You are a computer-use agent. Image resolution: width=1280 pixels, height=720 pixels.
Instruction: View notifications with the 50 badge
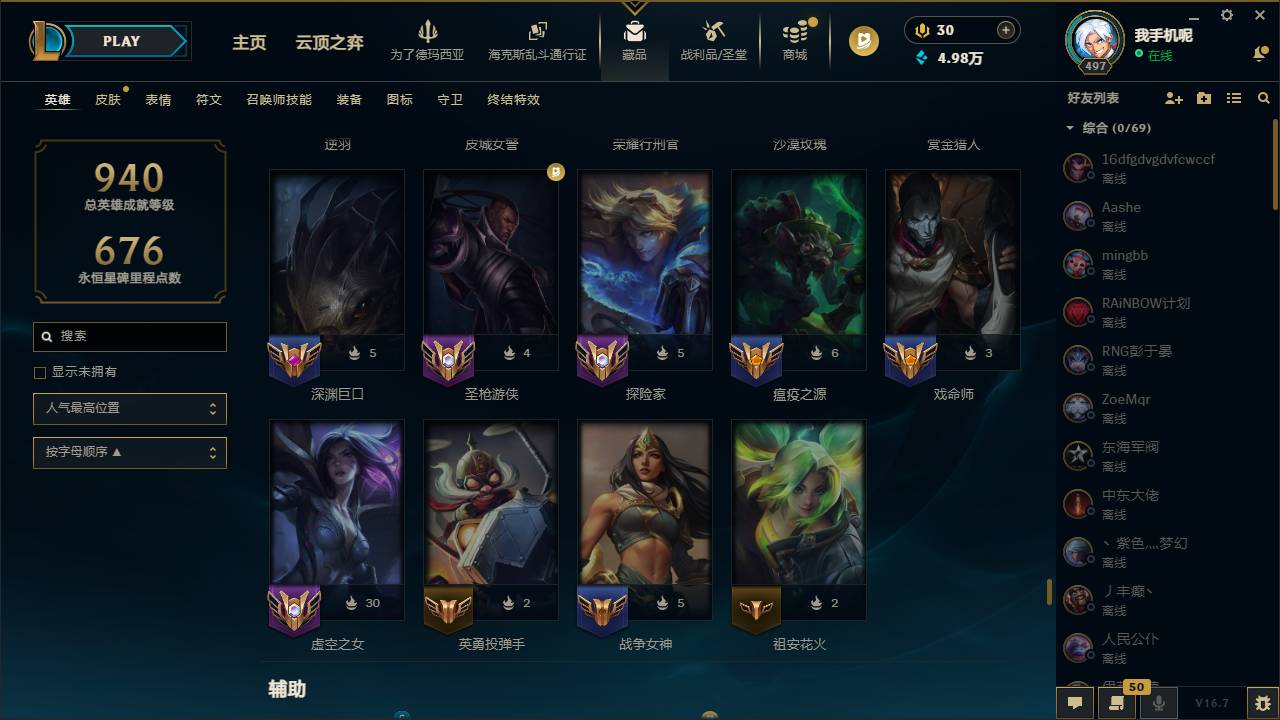pos(1117,703)
